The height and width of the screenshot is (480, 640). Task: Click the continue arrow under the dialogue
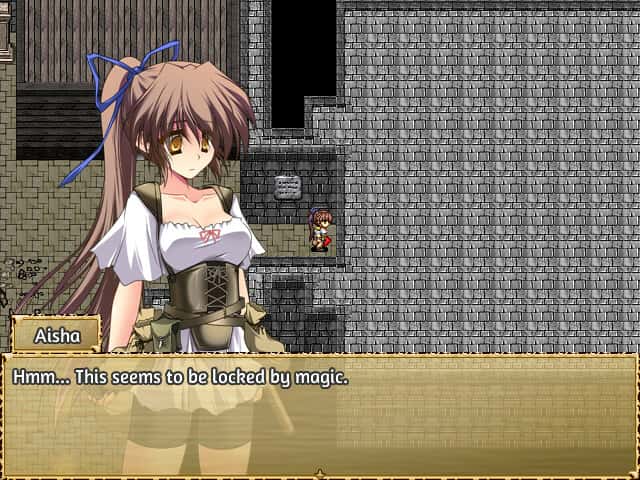(320, 473)
